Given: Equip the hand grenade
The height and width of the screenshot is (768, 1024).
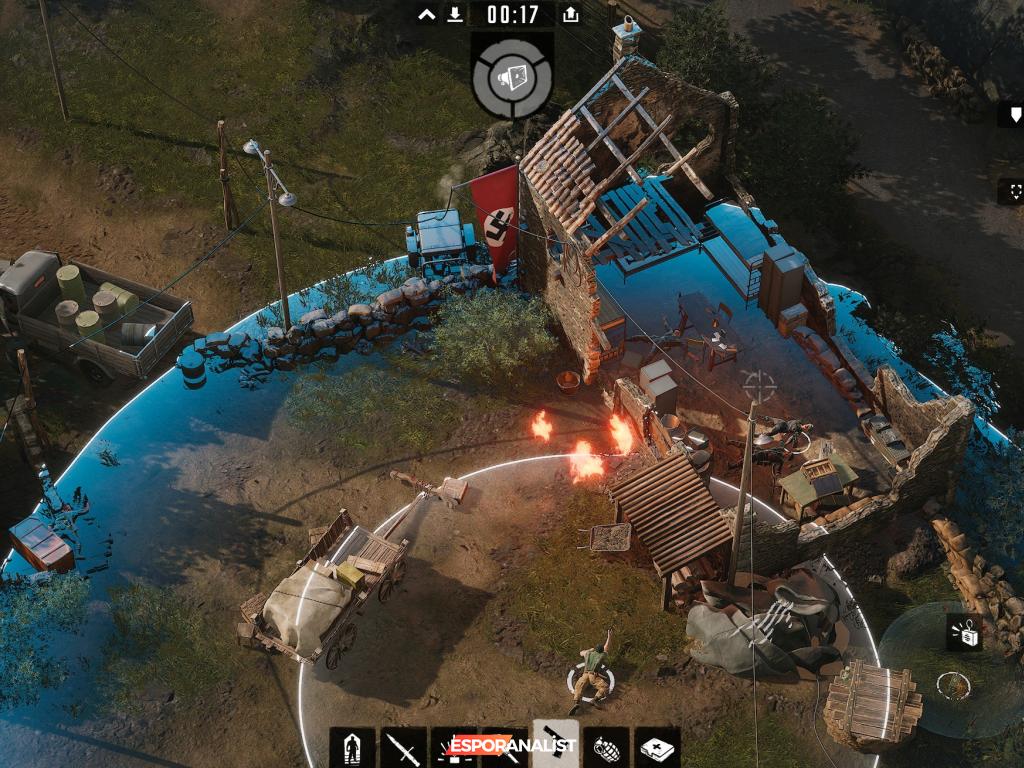Looking at the screenshot, I should point(607,748).
